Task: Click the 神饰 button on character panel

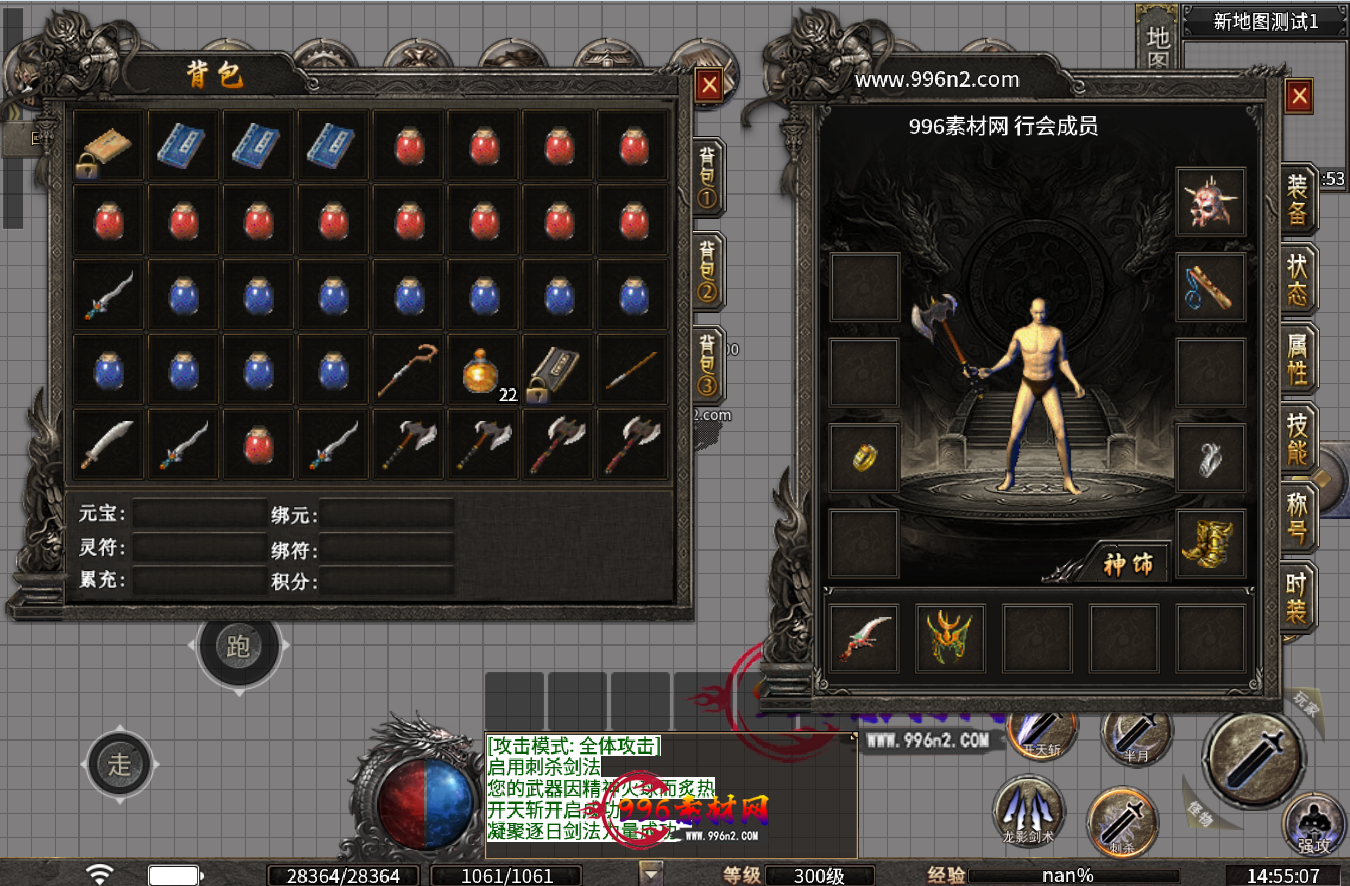Action: pyautogui.click(x=1128, y=564)
